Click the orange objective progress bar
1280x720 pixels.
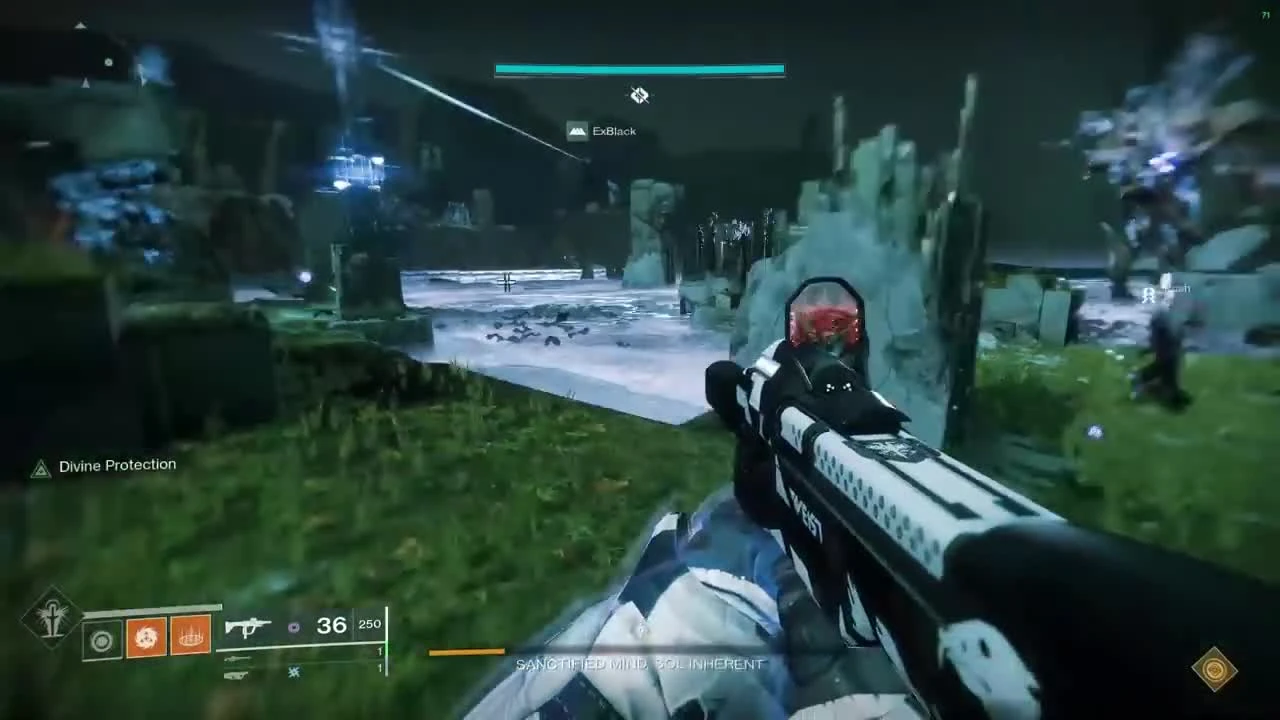coord(466,652)
